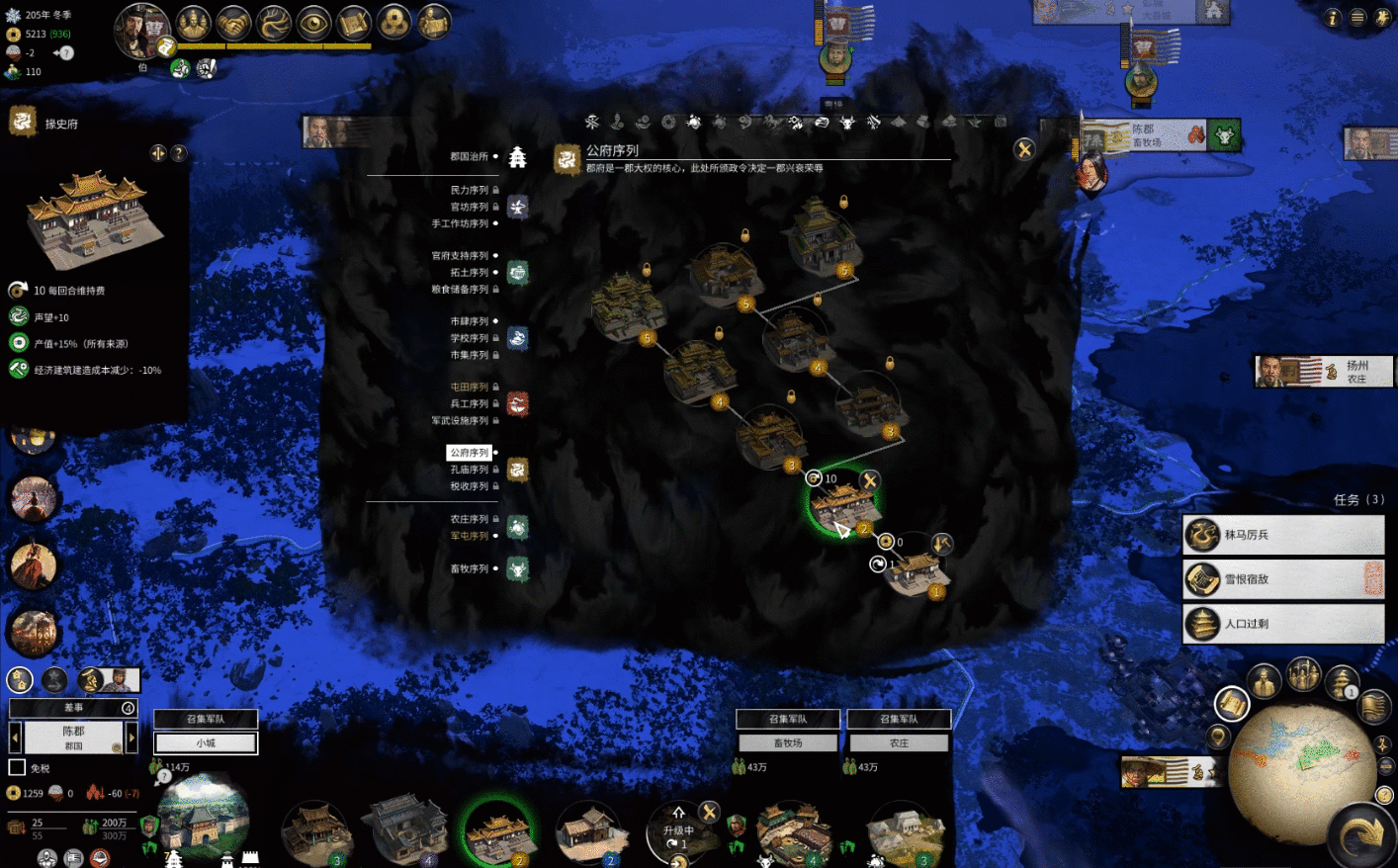Click 召集军队 above the 畜牧场 label

(788, 719)
